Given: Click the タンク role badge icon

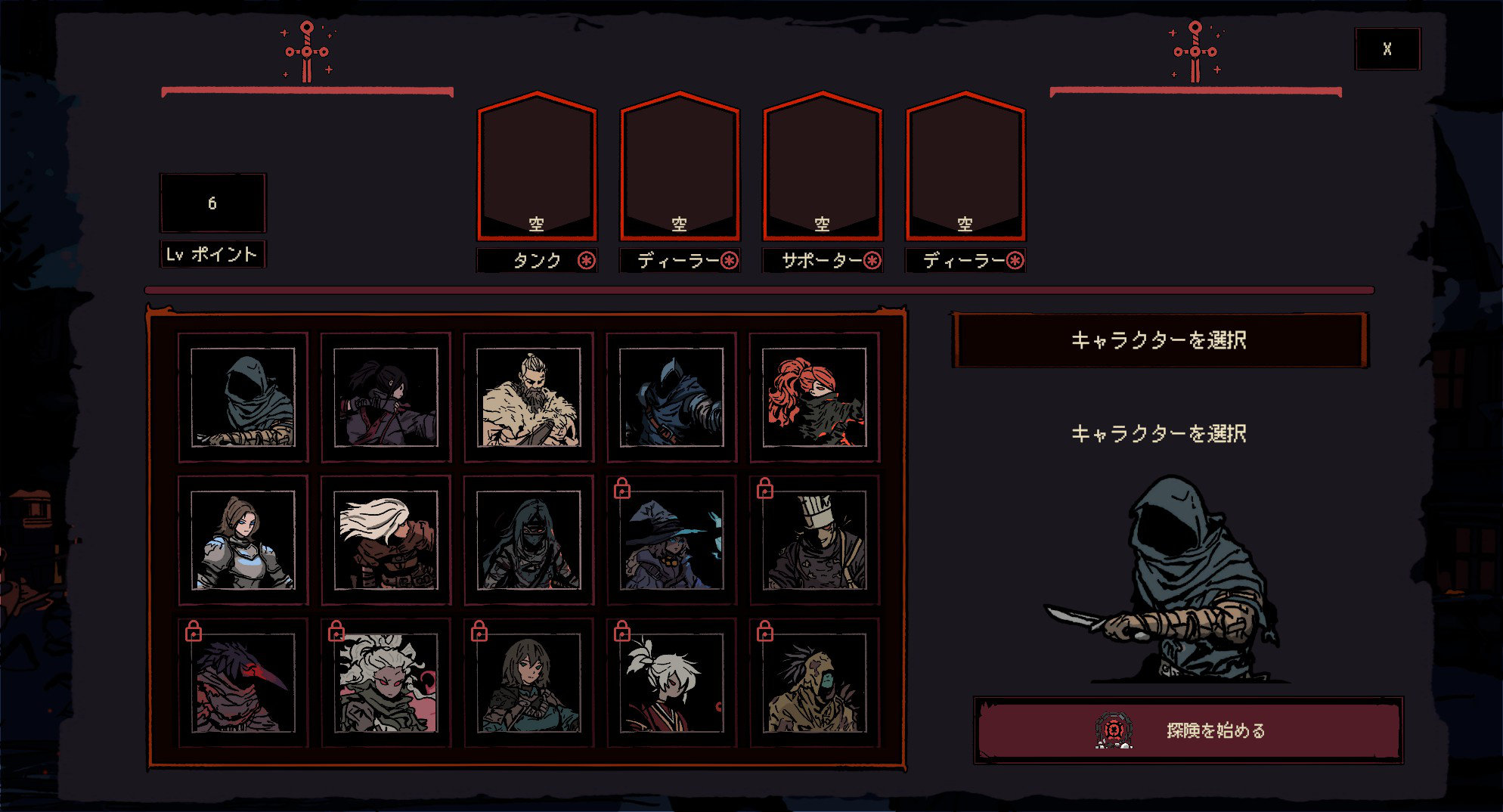Looking at the screenshot, I should tap(587, 261).
